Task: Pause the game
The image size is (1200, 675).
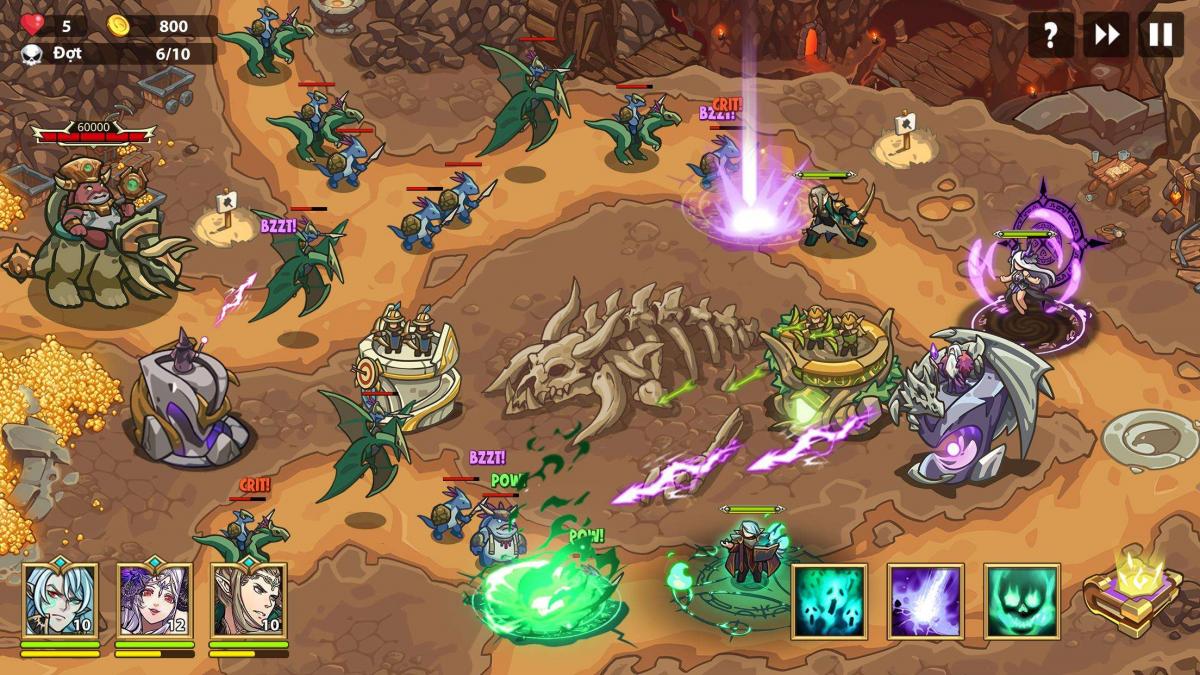Action: pyautogui.click(x=1160, y=36)
